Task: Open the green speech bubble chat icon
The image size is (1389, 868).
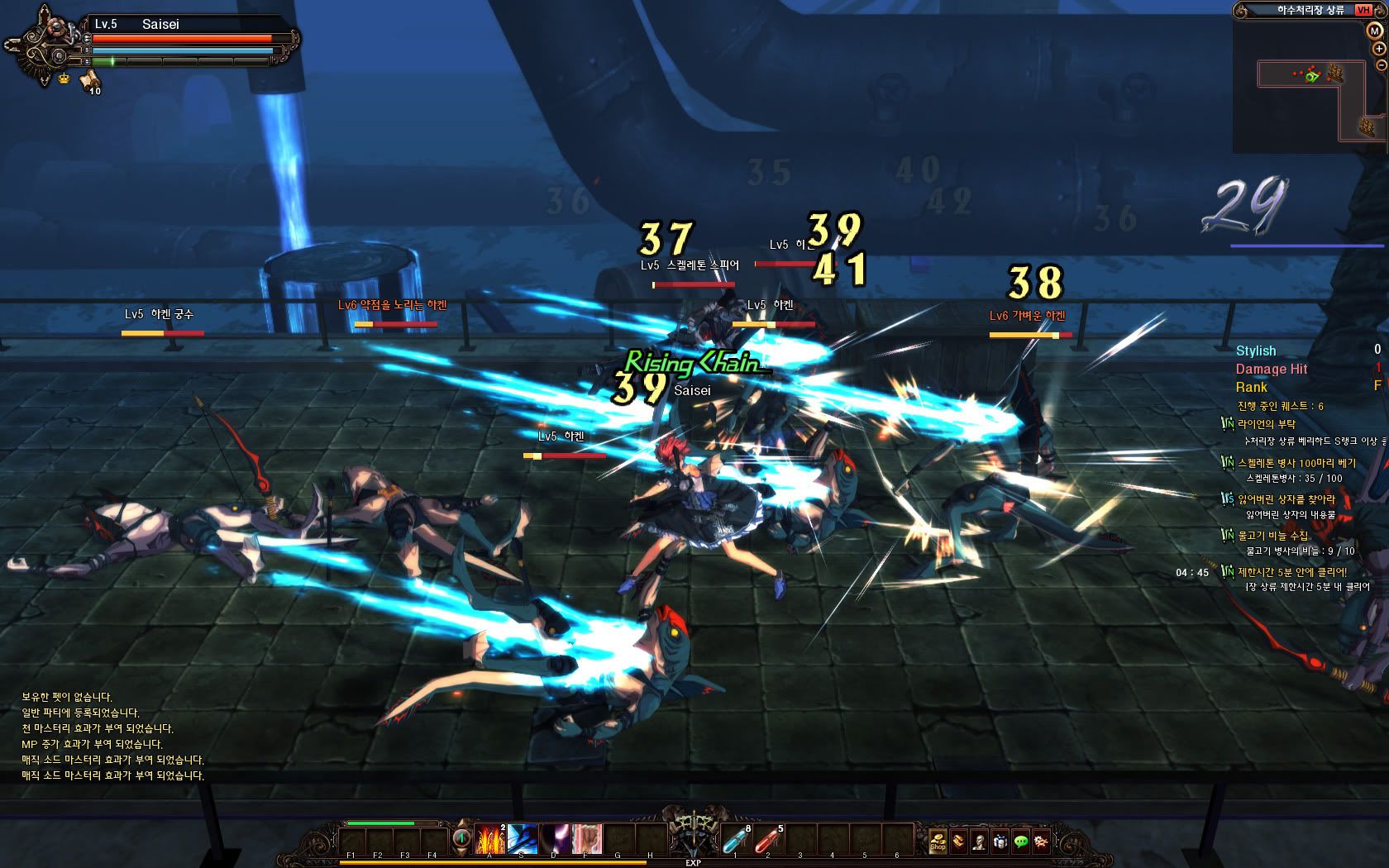Action: [1021, 841]
